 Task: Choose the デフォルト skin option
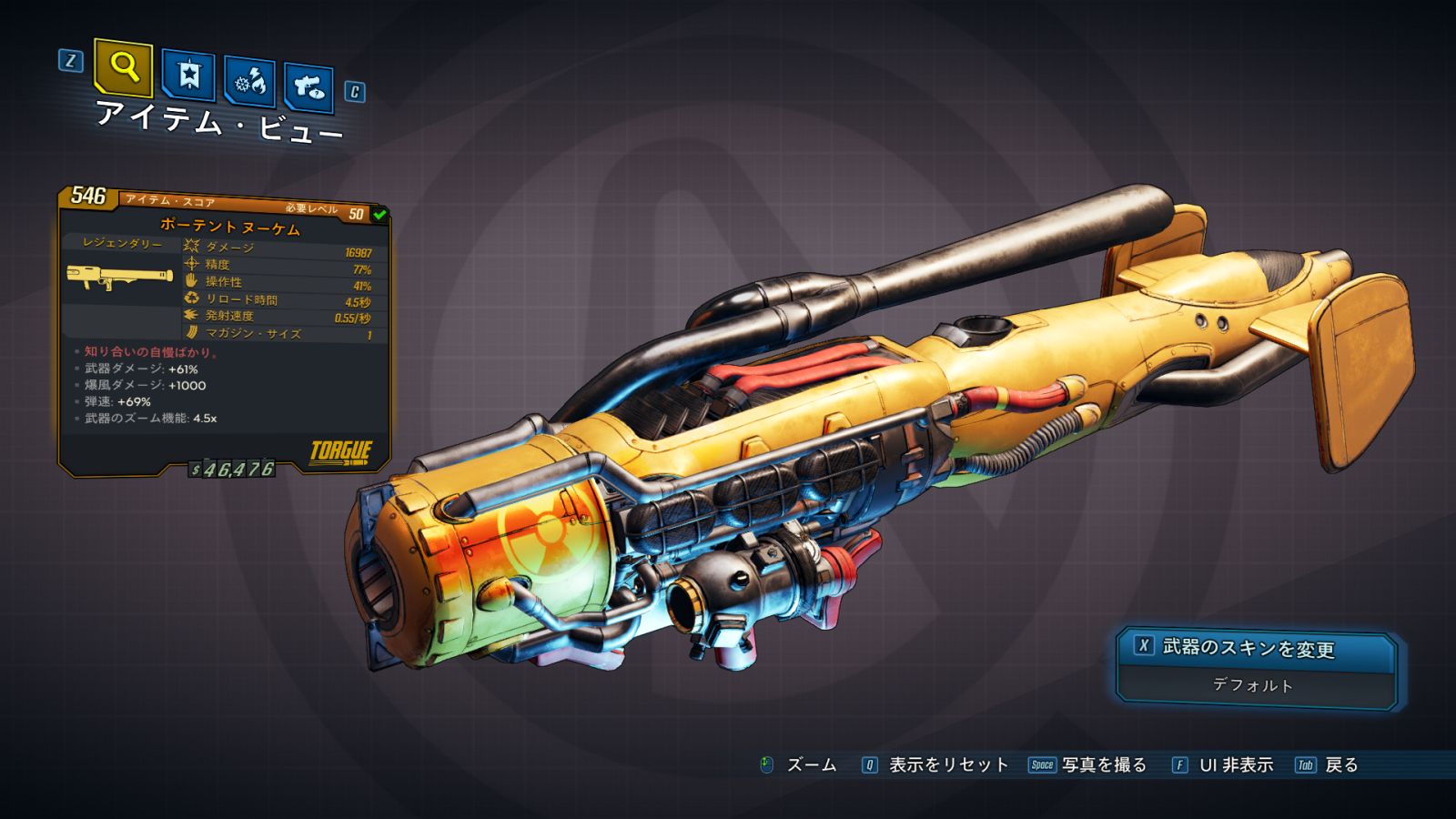pos(1253,685)
